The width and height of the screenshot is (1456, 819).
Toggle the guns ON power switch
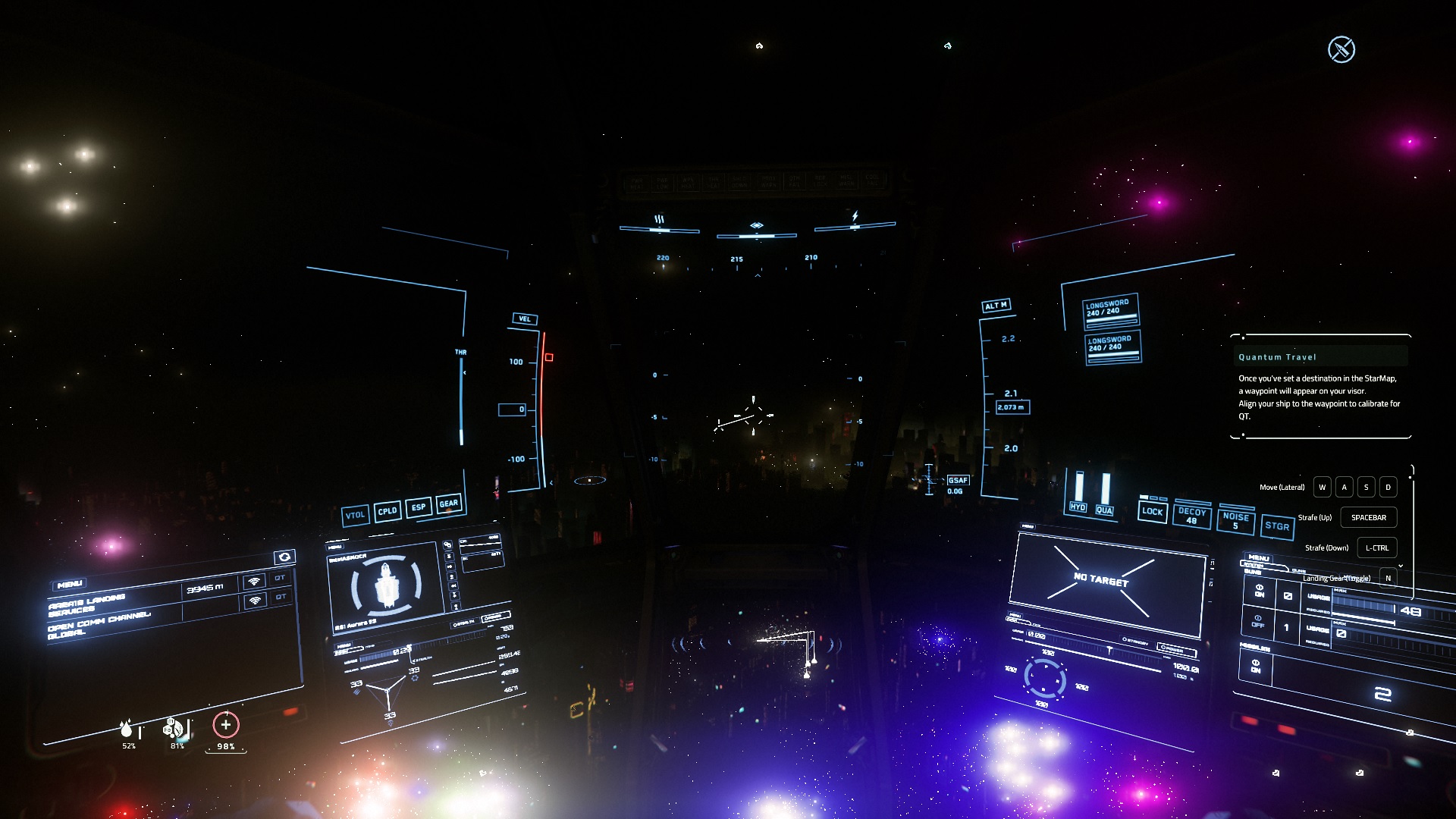coord(1260,590)
